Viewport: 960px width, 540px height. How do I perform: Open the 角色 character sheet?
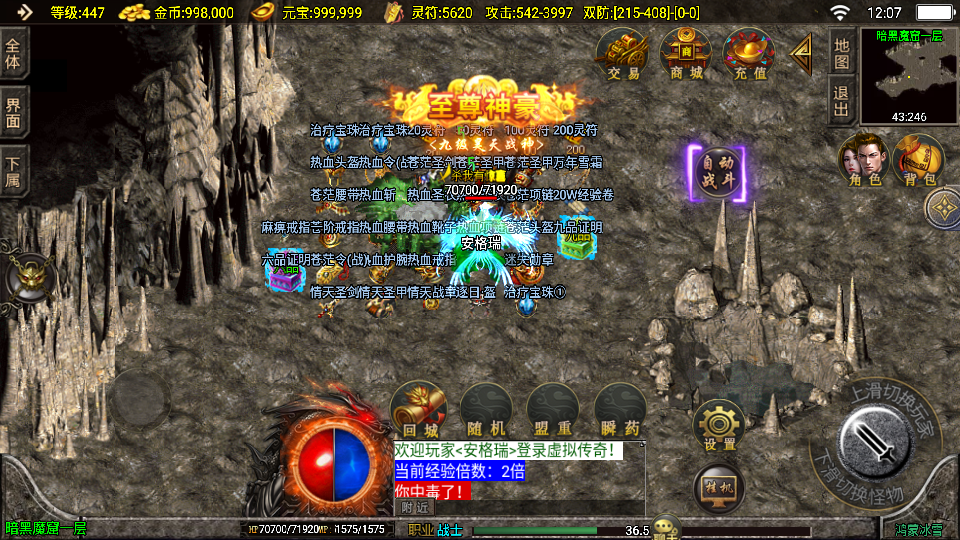862,162
